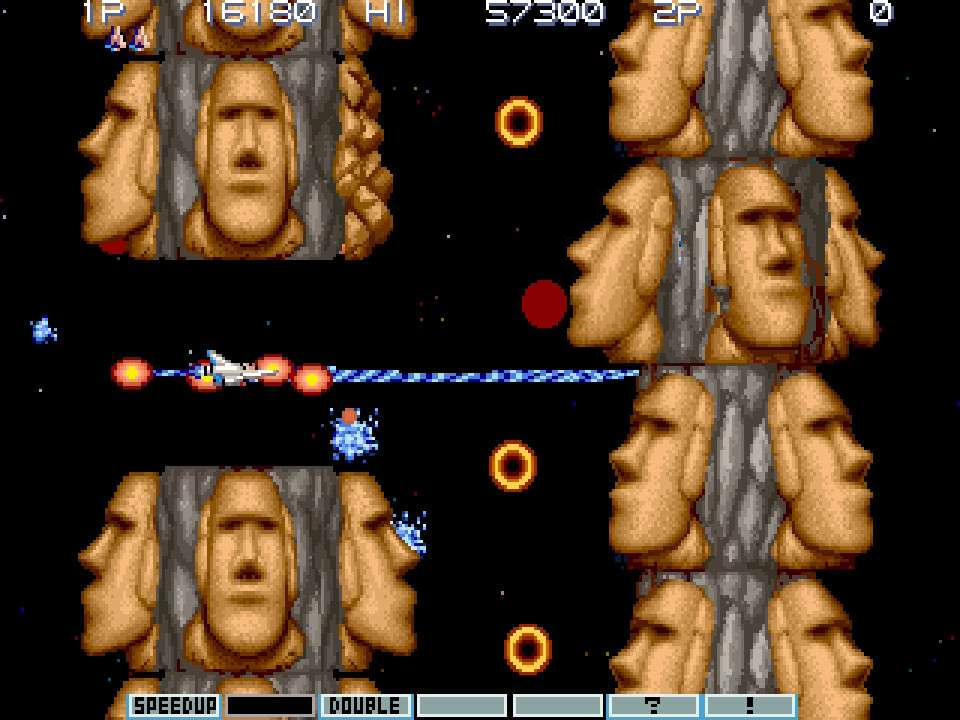The image size is (960, 720).
Task: Pick the exclamation mark power-up slot
Action: coord(750,706)
